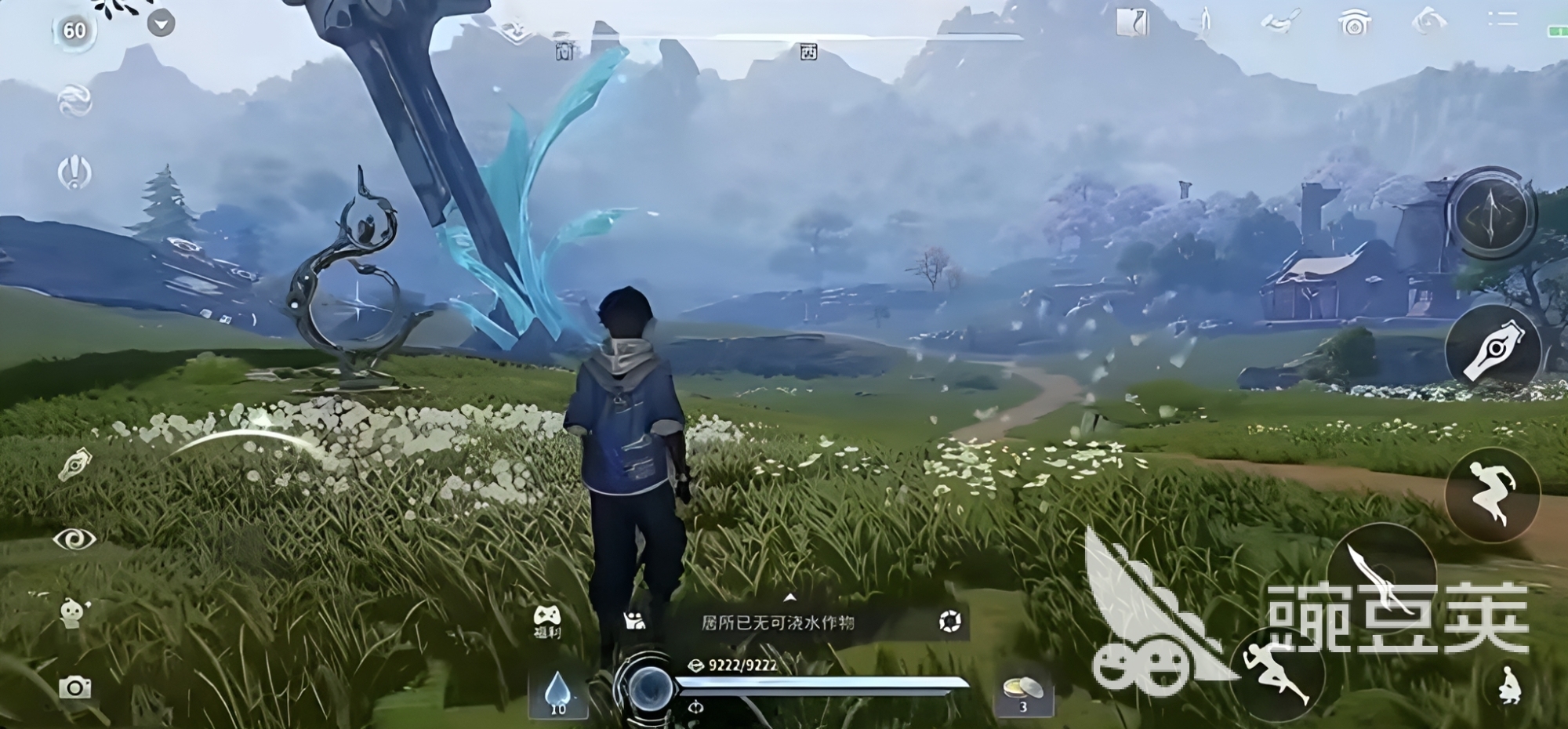Open the camera photo mode

point(74,687)
